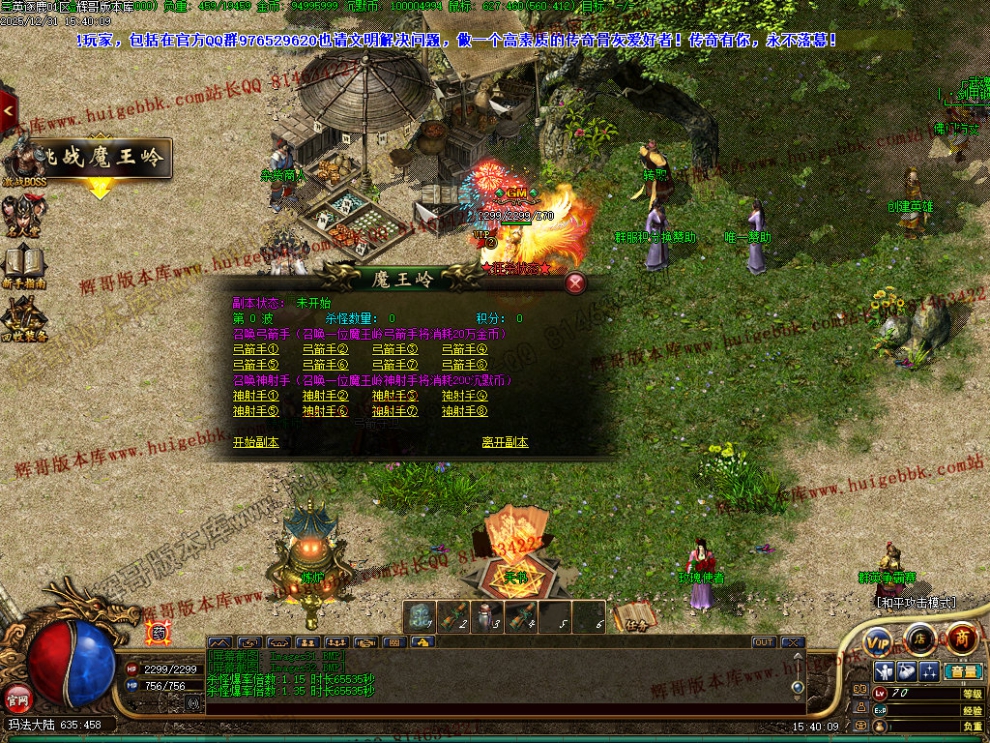This screenshot has width=990, height=743.
Task: Open the 新手指南 beginner guide book icon
Action: pos(22,264)
